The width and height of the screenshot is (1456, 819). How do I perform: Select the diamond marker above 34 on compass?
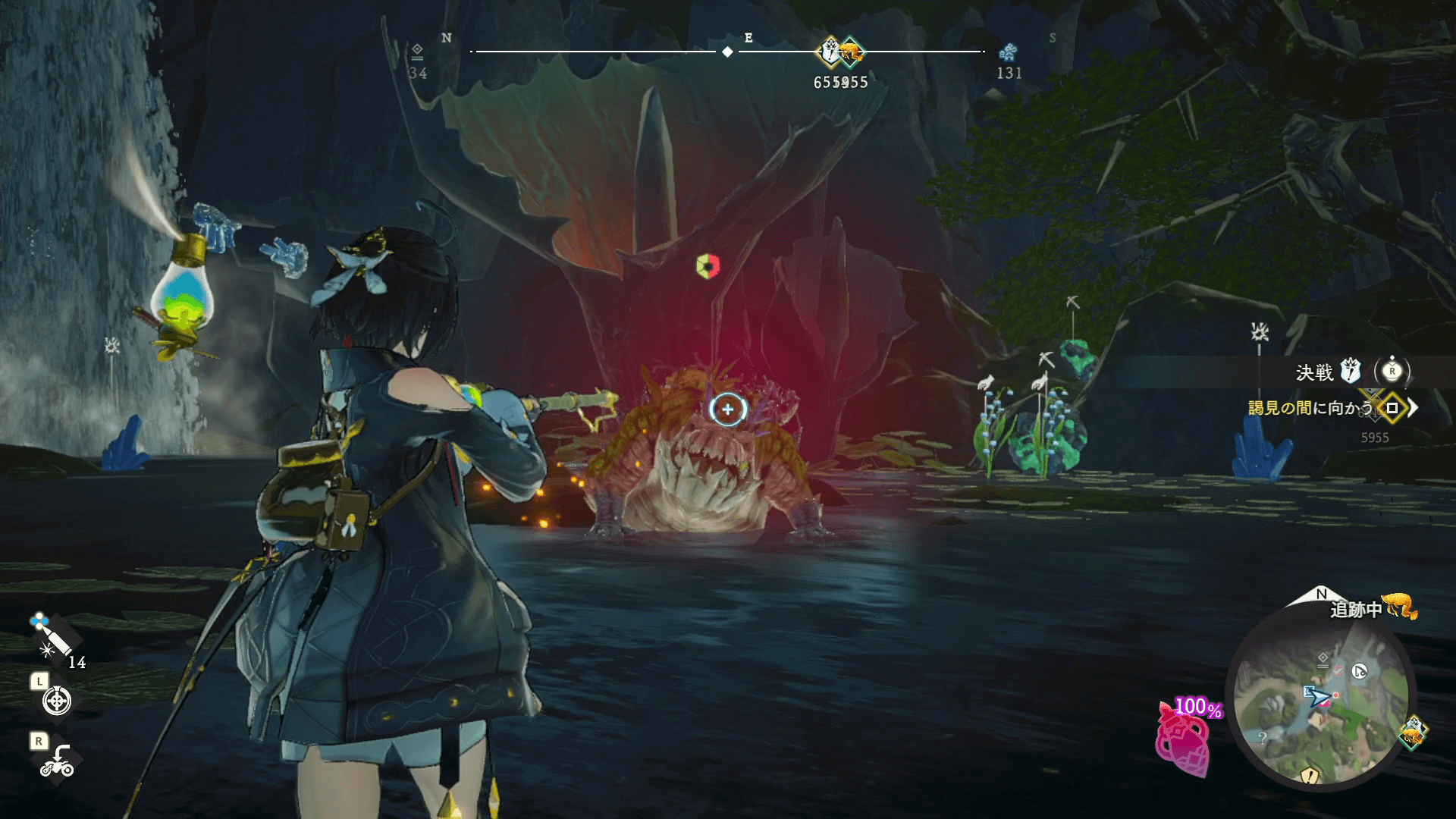point(417,51)
